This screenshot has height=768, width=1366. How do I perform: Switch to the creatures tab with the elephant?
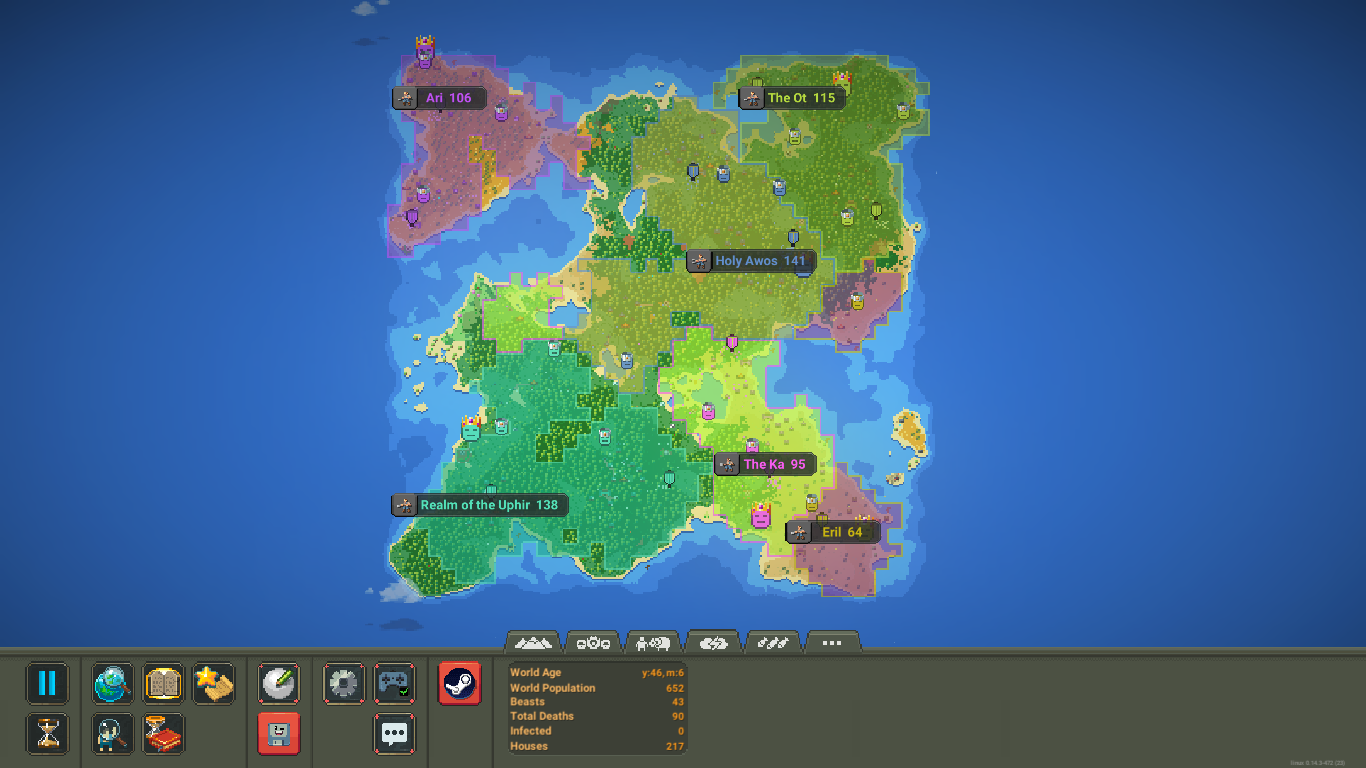click(x=653, y=643)
